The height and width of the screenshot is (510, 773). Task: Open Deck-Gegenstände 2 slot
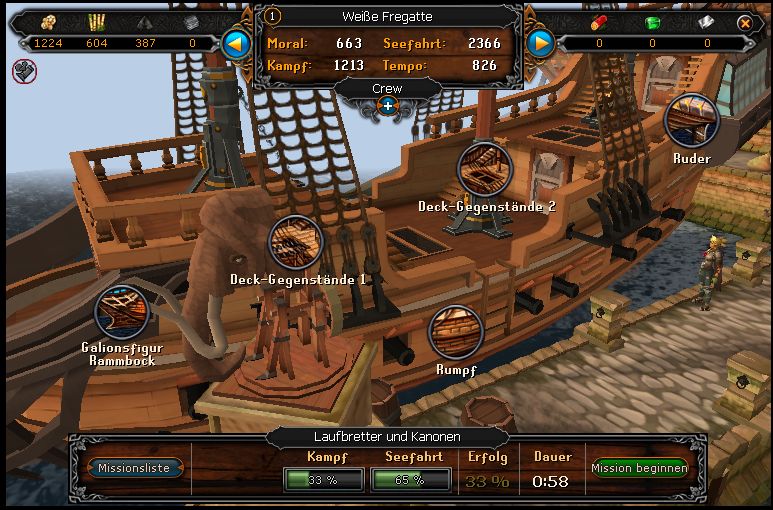[x=485, y=168]
